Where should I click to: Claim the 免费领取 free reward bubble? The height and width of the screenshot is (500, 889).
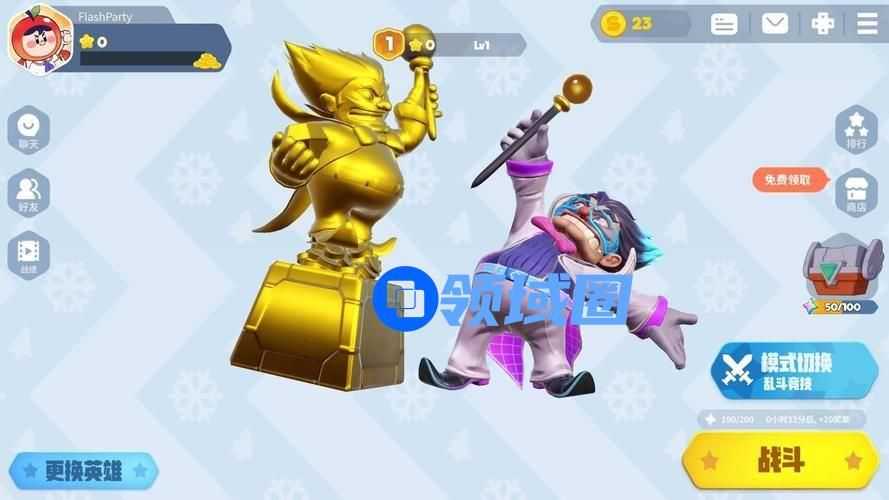pyautogui.click(x=790, y=180)
